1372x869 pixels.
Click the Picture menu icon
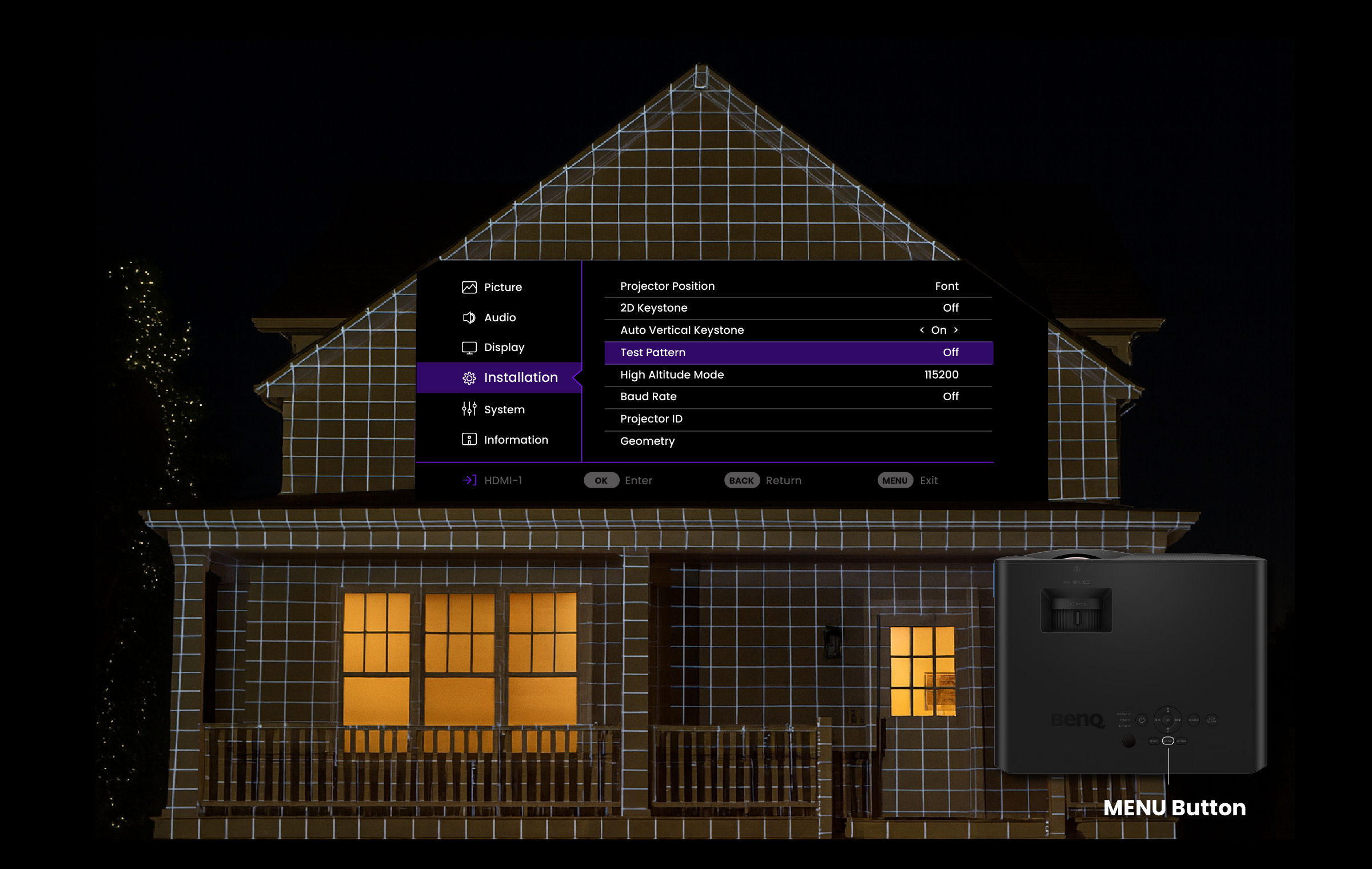pyautogui.click(x=469, y=287)
